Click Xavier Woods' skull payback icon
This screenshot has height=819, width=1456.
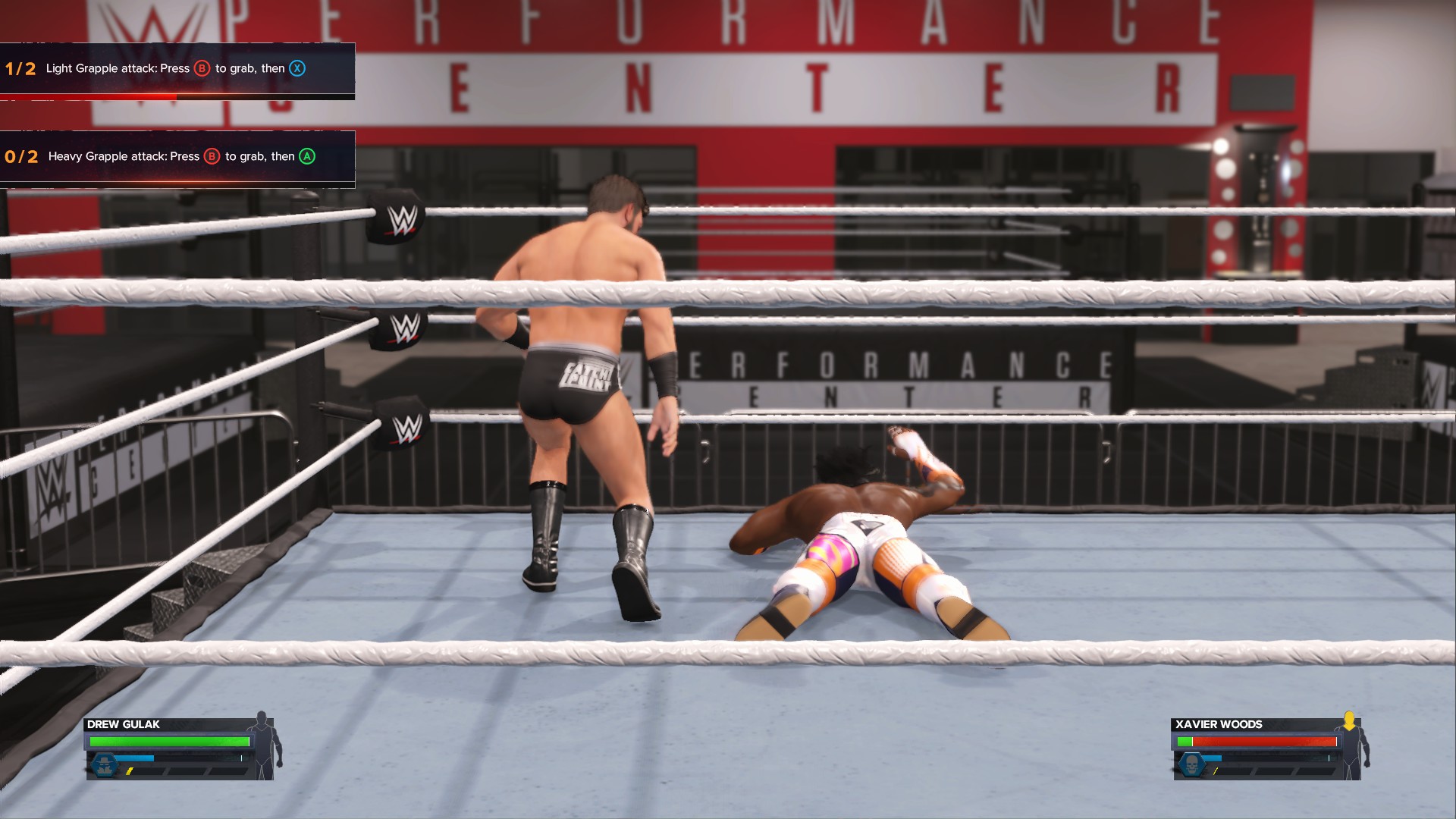pyautogui.click(x=1191, y=764)
